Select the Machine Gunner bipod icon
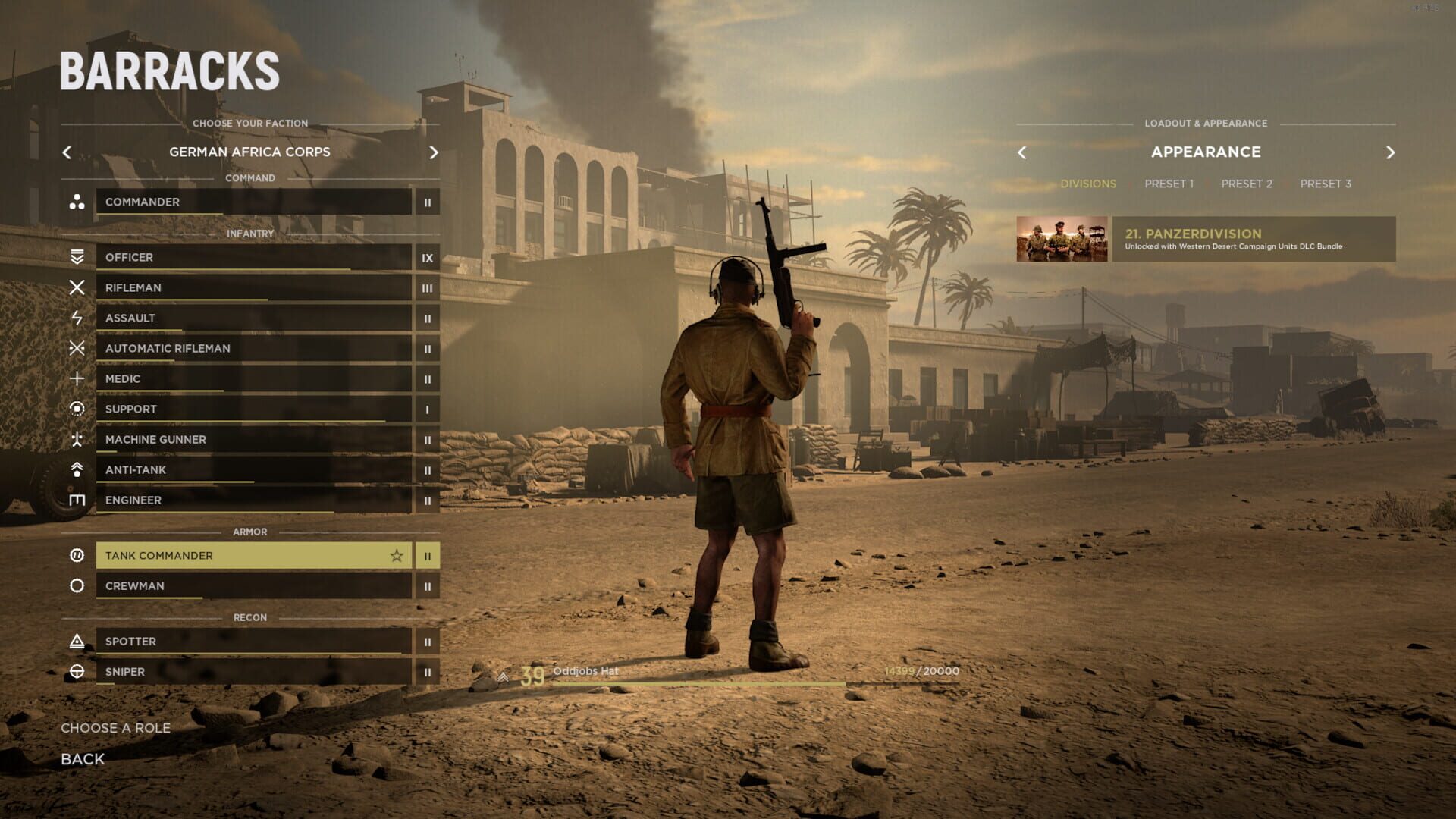Image resolution: width=1456 pixels, height=819 pixels. tap(78, 440)
